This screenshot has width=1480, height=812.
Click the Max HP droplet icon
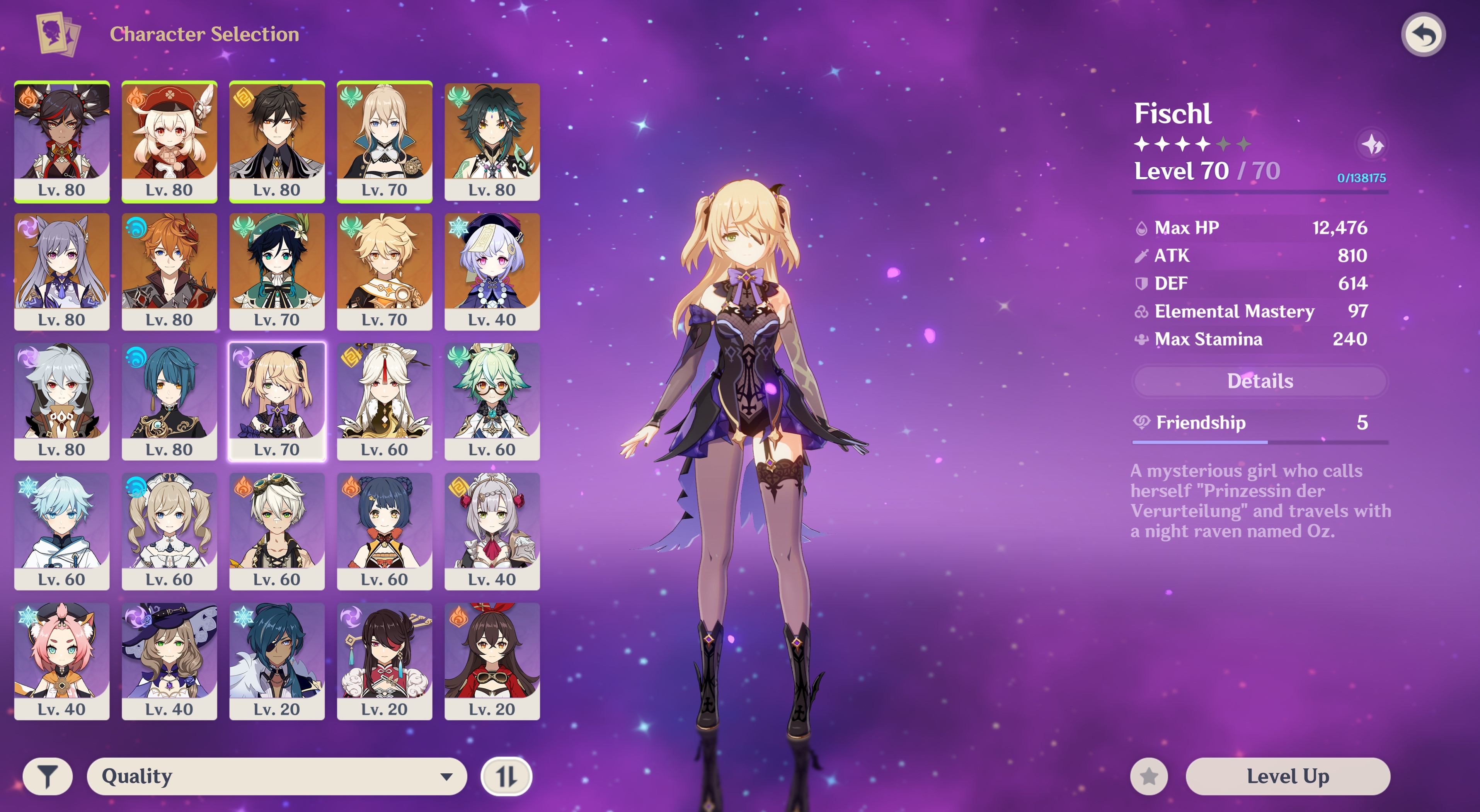pyautogui.click(x=1143, y=227)
